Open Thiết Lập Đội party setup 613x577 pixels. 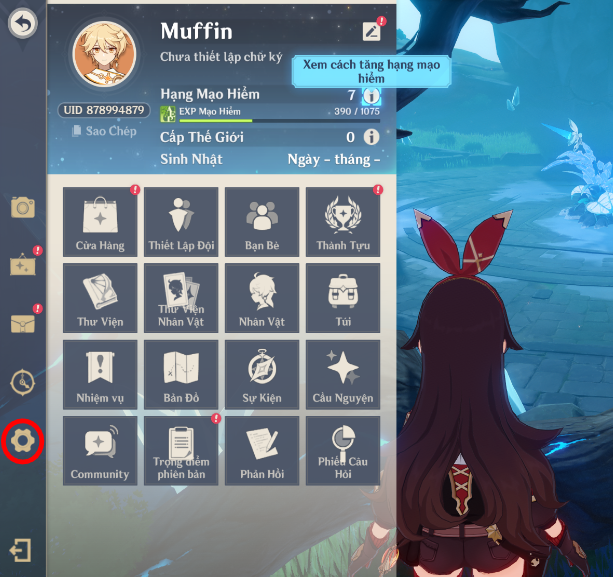click(x=181, y=221)
